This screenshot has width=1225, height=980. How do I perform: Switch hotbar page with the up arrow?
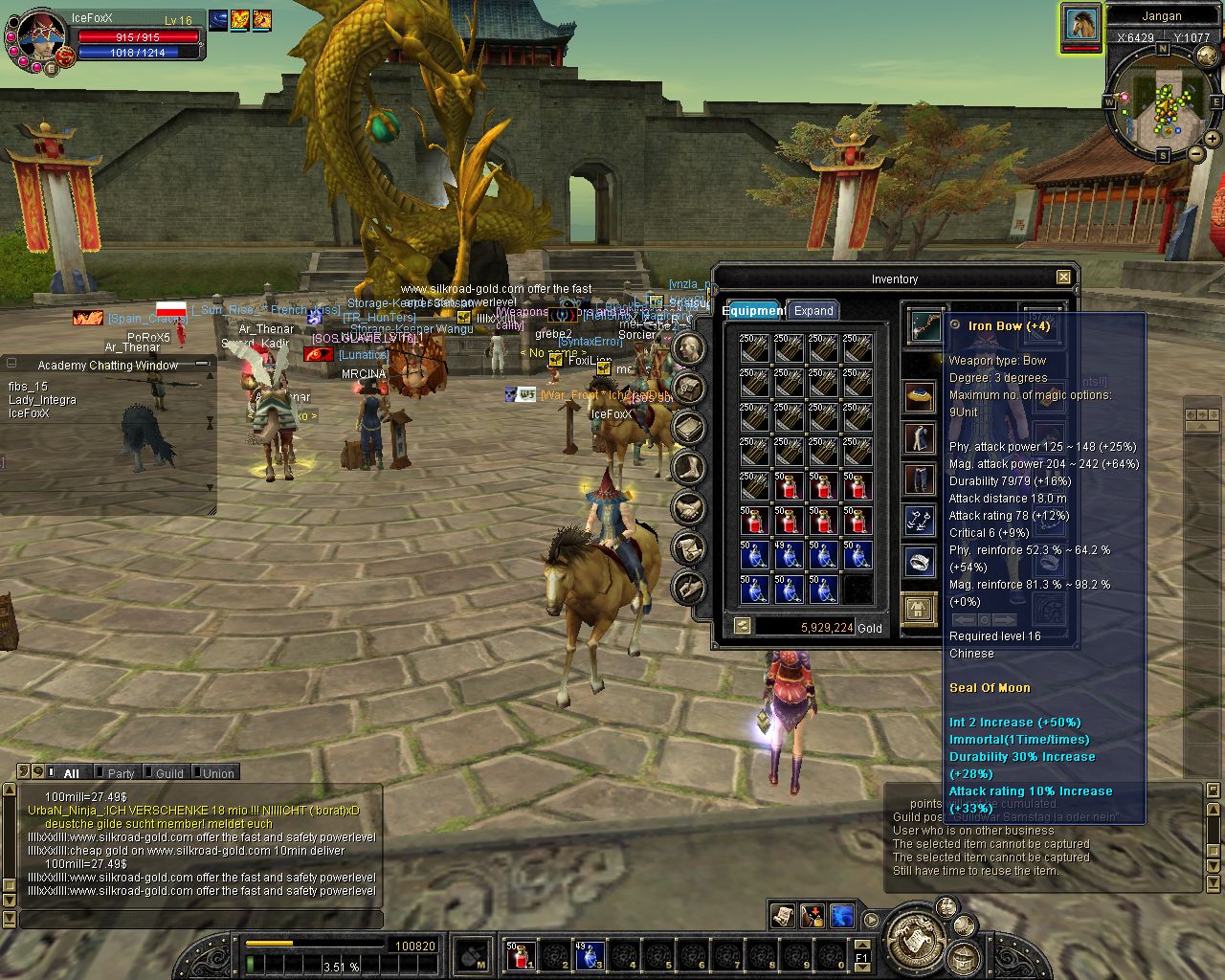click(x=861, y=945)
